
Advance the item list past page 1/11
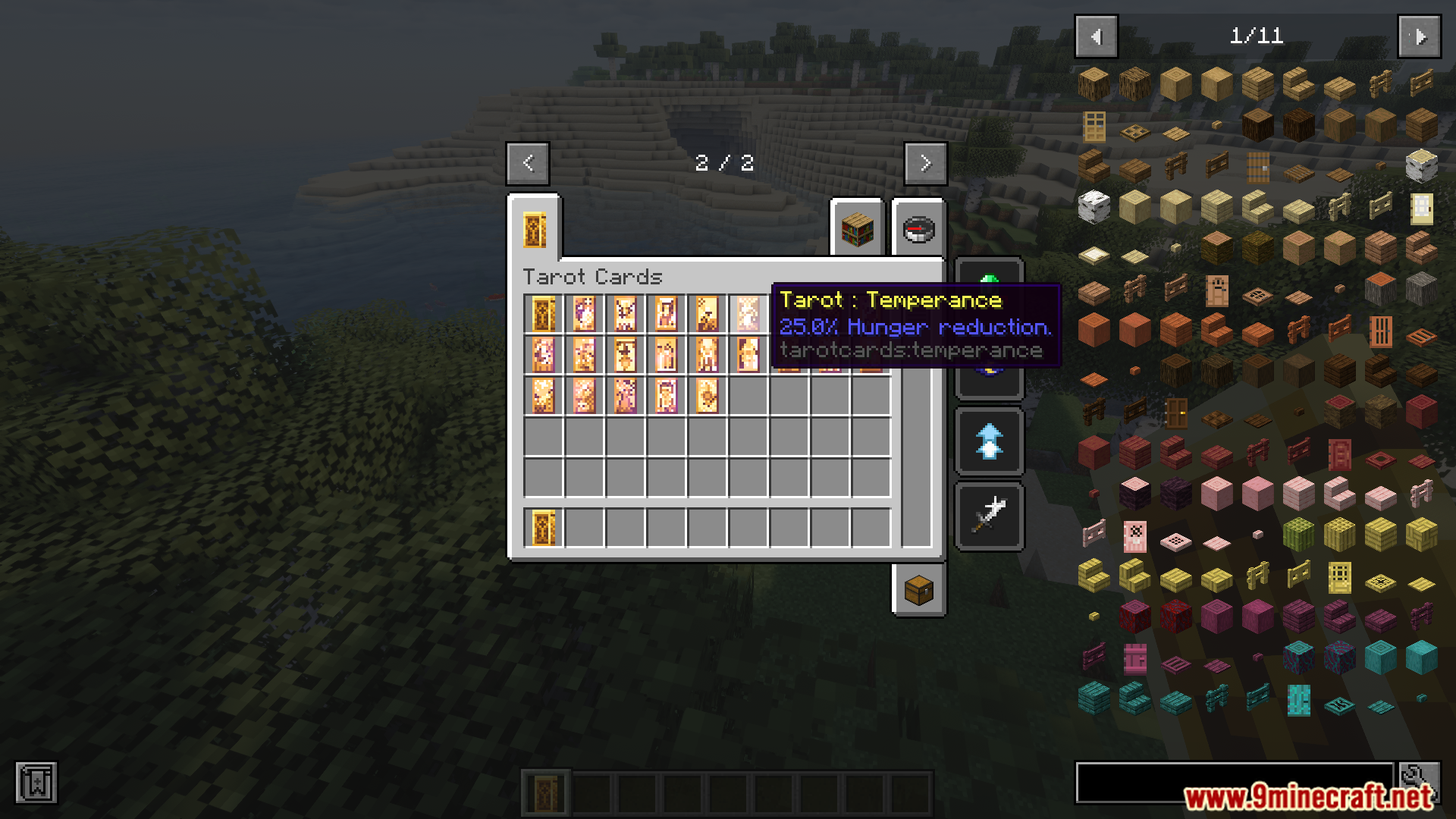[1420, 35]
